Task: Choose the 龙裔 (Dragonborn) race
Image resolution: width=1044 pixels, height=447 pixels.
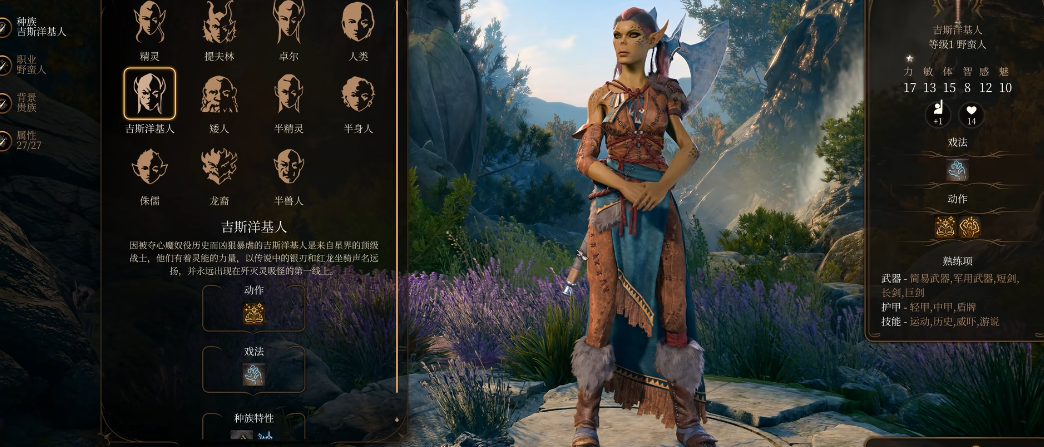Action: [x=218, y=166]
